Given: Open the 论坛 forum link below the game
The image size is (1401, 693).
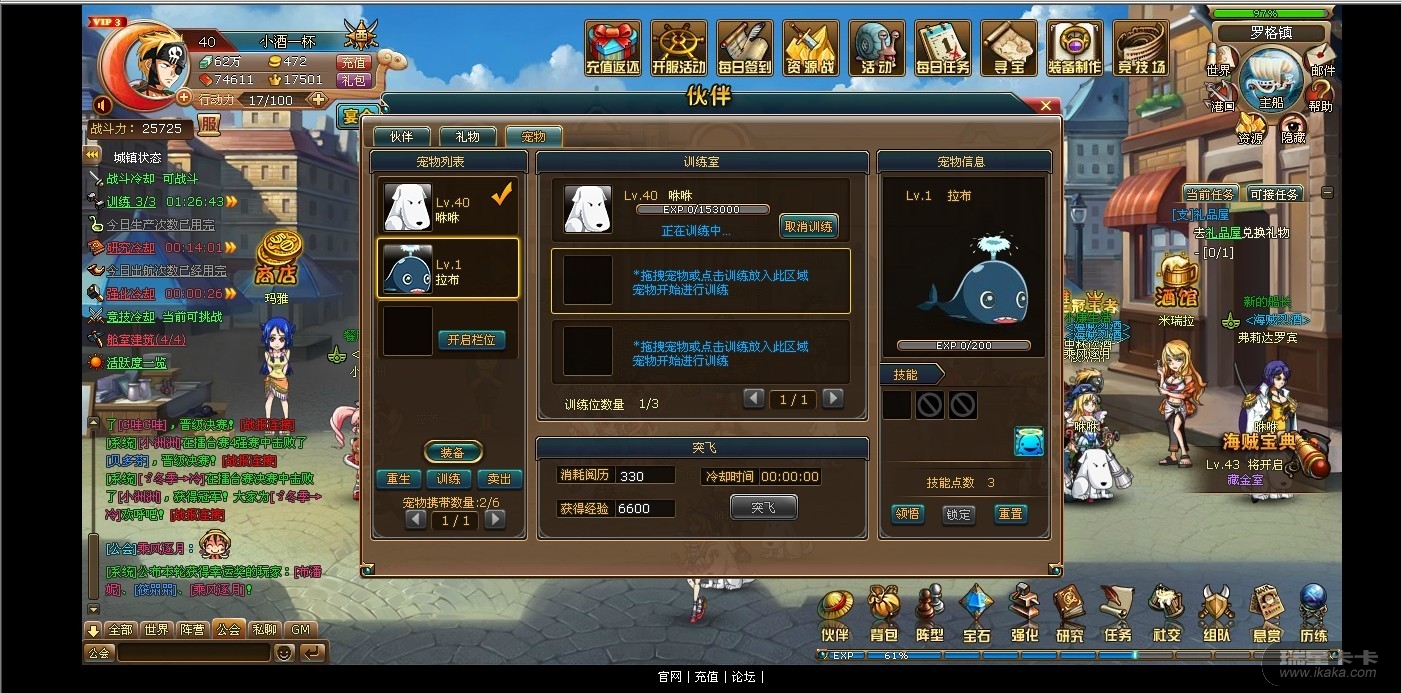Looking at the screenshot, I should click(x=743, y=677).
